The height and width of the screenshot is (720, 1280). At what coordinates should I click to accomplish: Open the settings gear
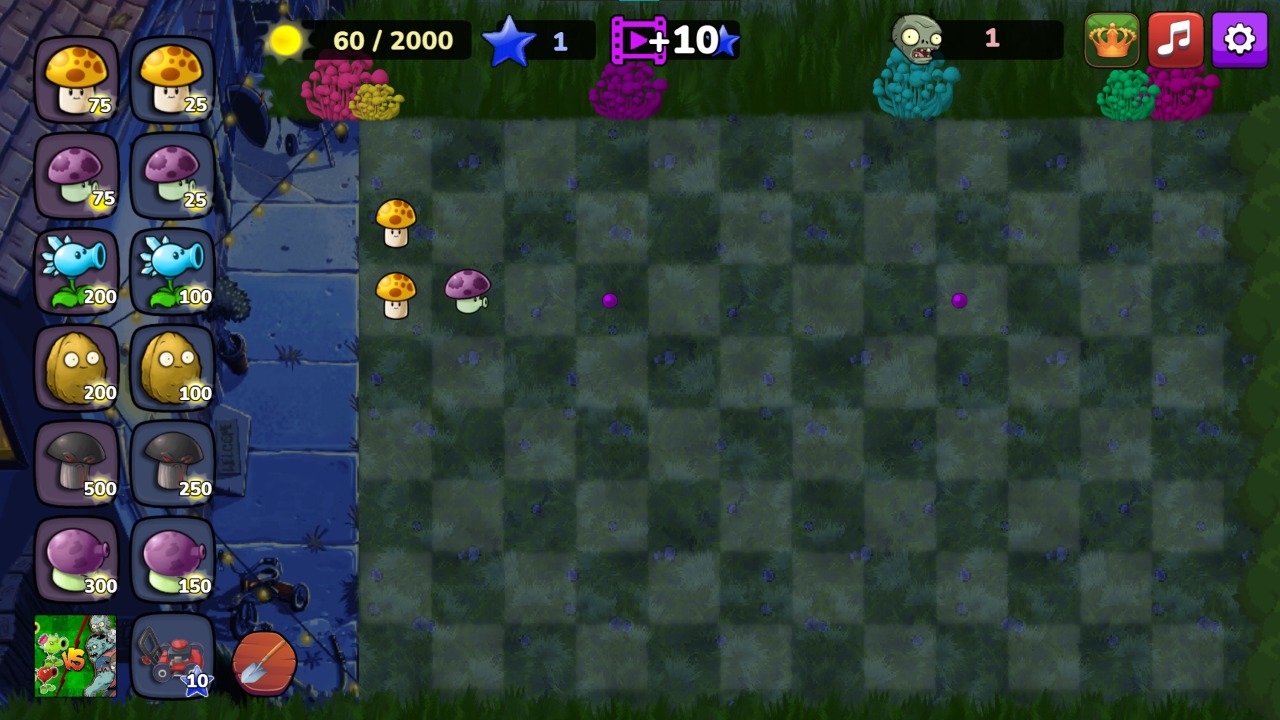point(1239,40)
